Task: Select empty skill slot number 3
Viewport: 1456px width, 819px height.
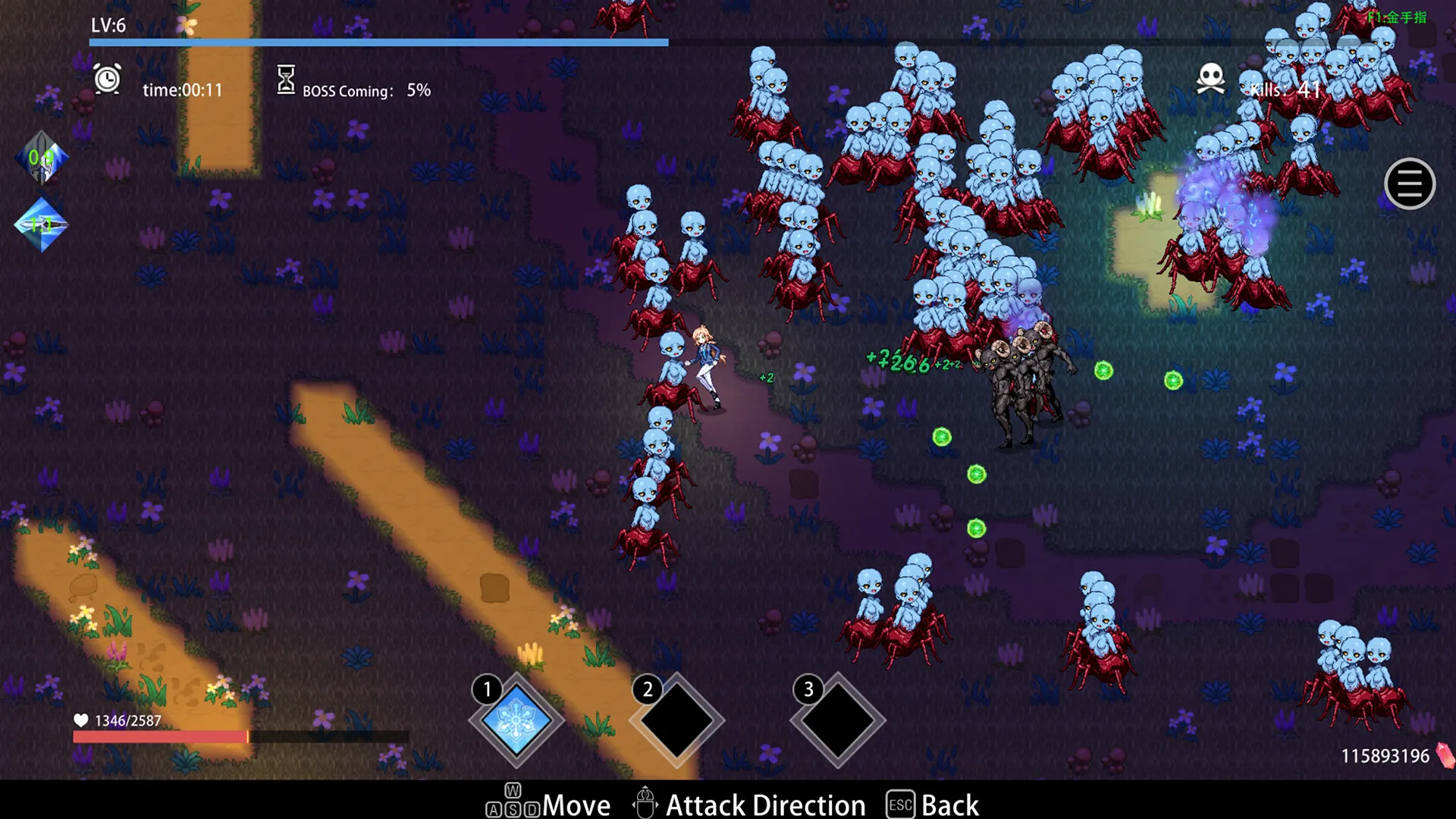Action: tap(838, 720)
